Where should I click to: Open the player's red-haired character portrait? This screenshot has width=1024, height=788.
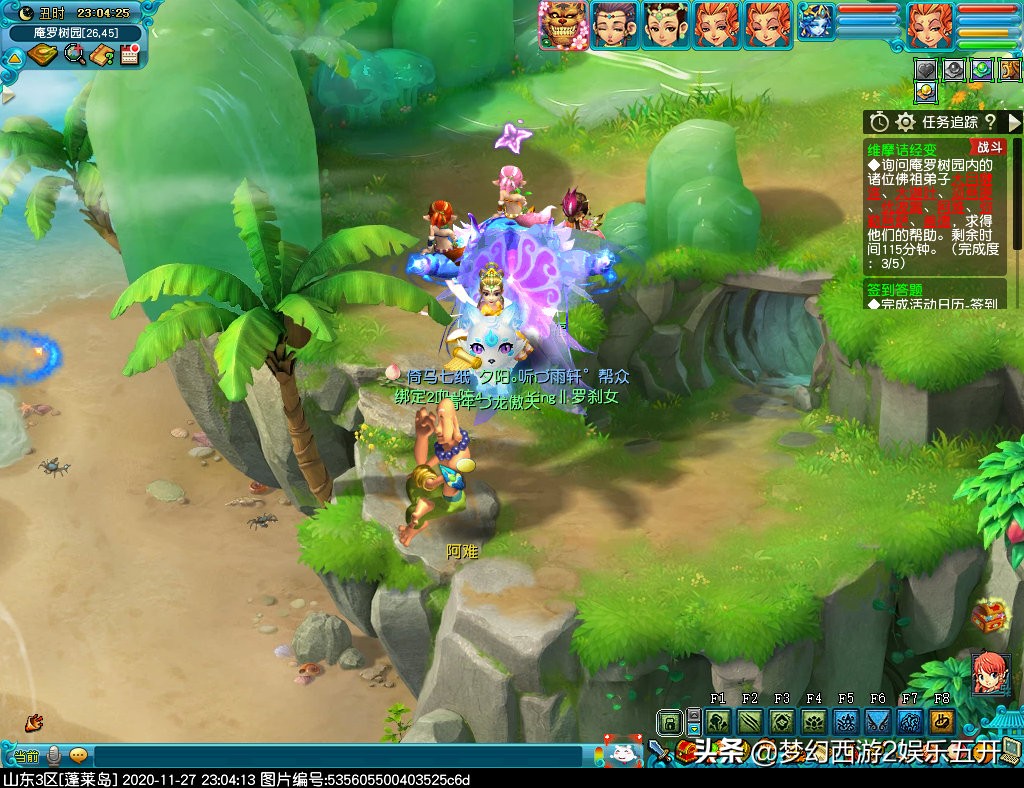click(x=929, y=25)
